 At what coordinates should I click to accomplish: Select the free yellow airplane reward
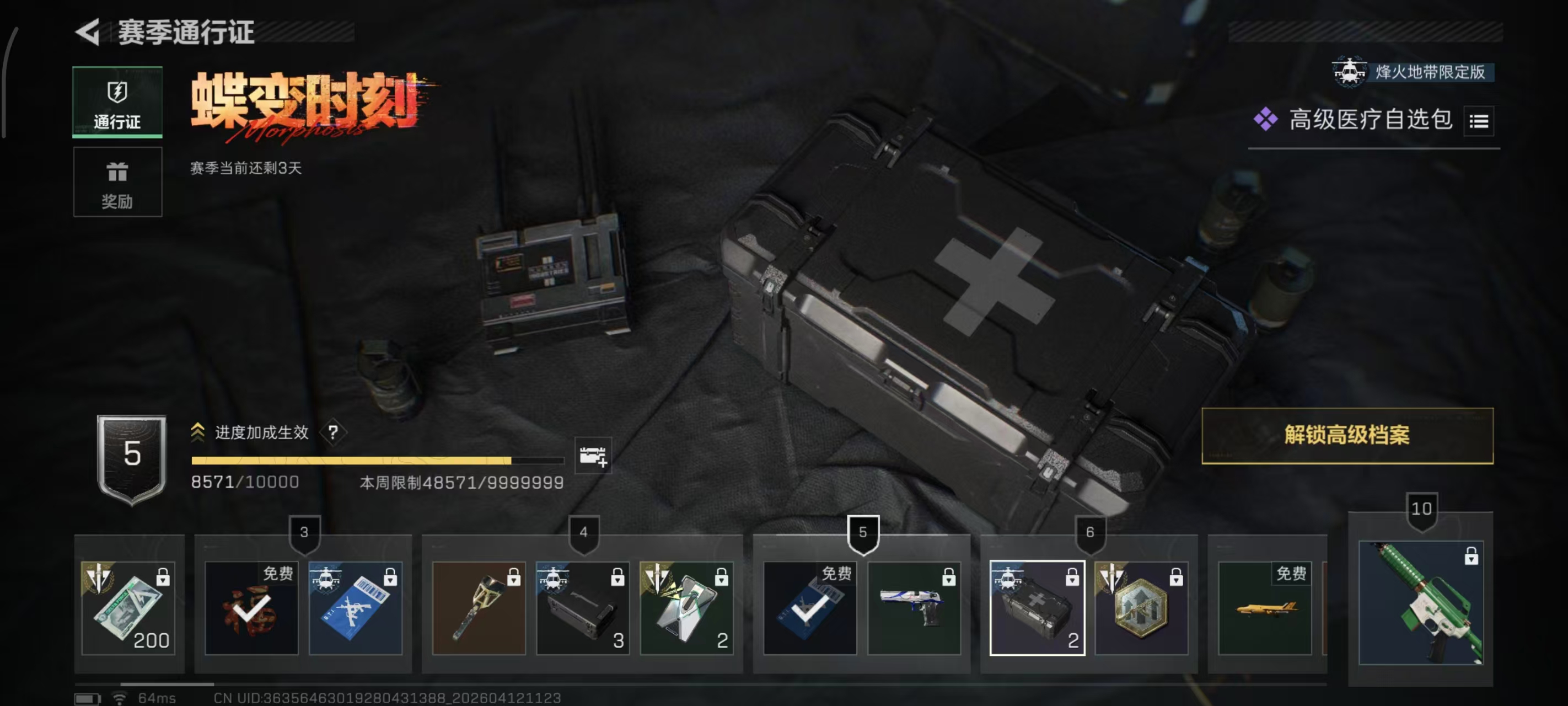(1264, 607)
